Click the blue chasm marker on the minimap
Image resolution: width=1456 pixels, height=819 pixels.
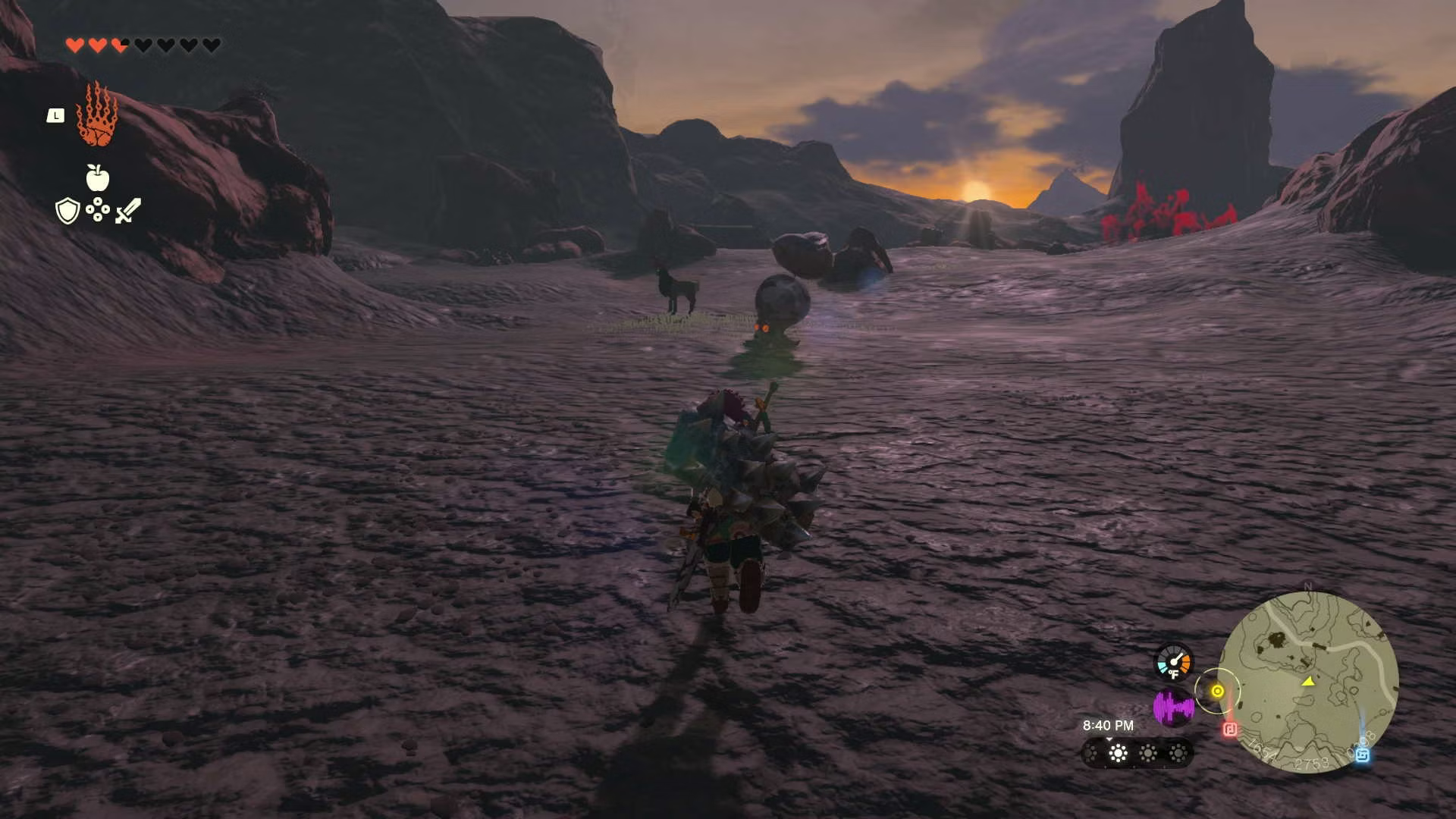(1361, 756)
